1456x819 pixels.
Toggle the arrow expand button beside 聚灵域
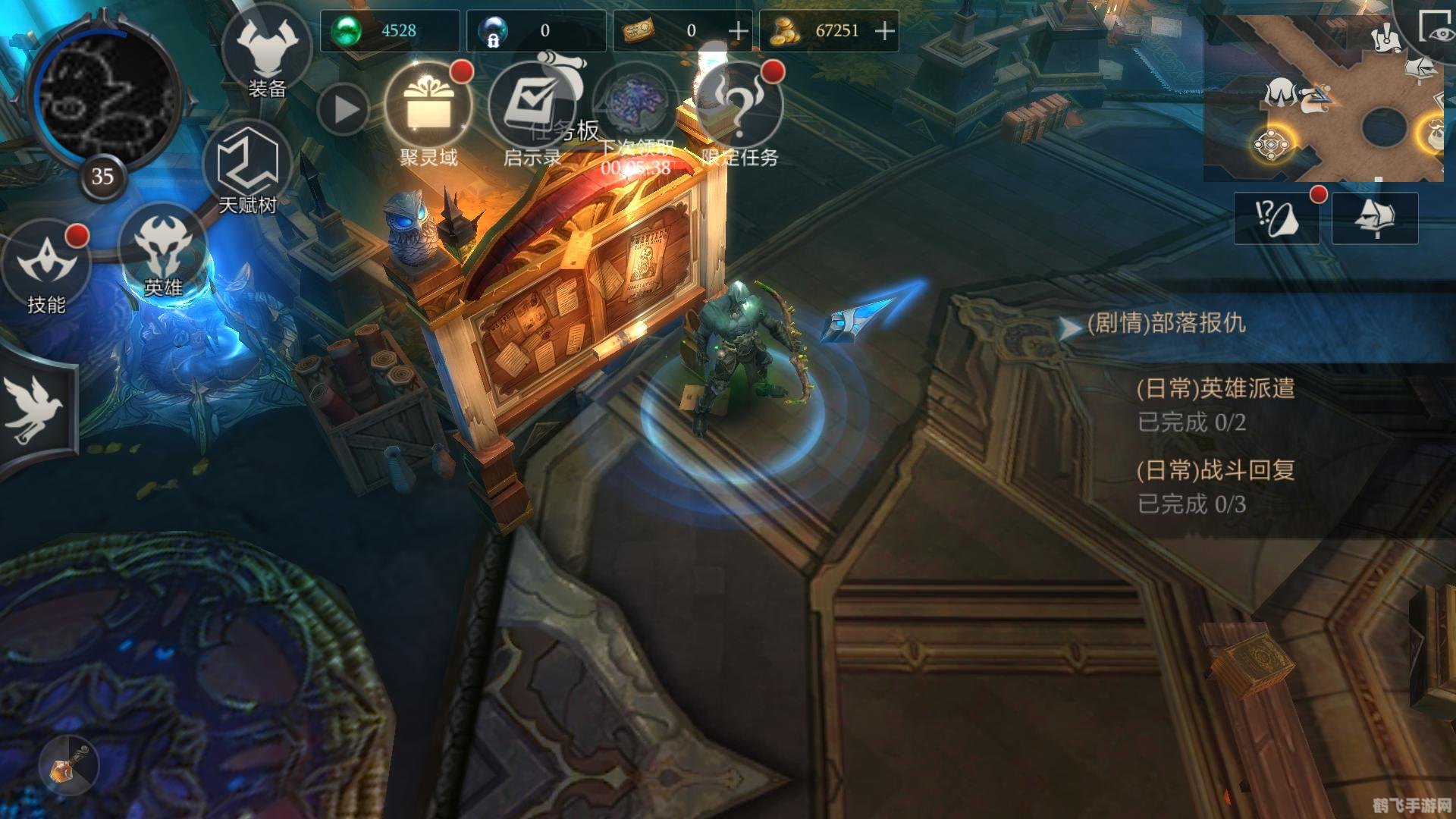pos(344,110)
